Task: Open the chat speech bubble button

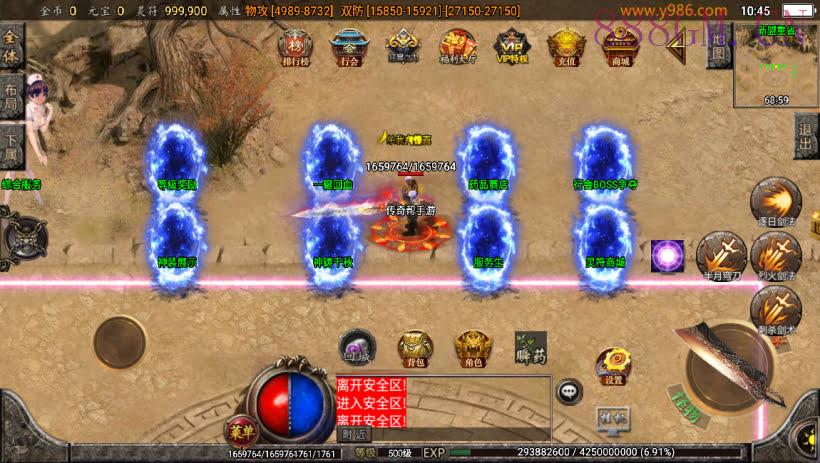Action: [570, 391]
